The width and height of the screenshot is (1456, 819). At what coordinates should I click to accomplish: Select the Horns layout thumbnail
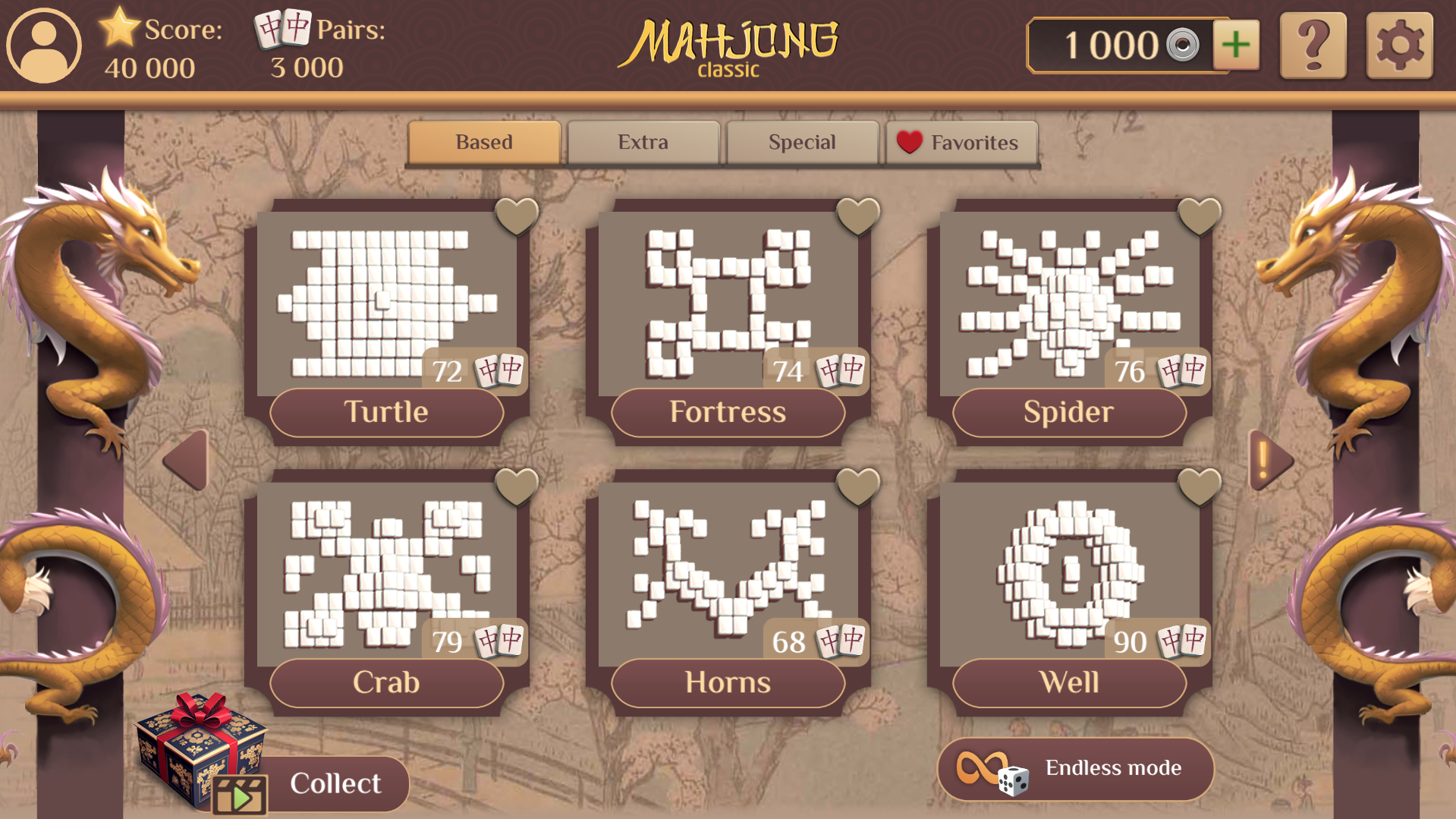[x=727, y=569]
